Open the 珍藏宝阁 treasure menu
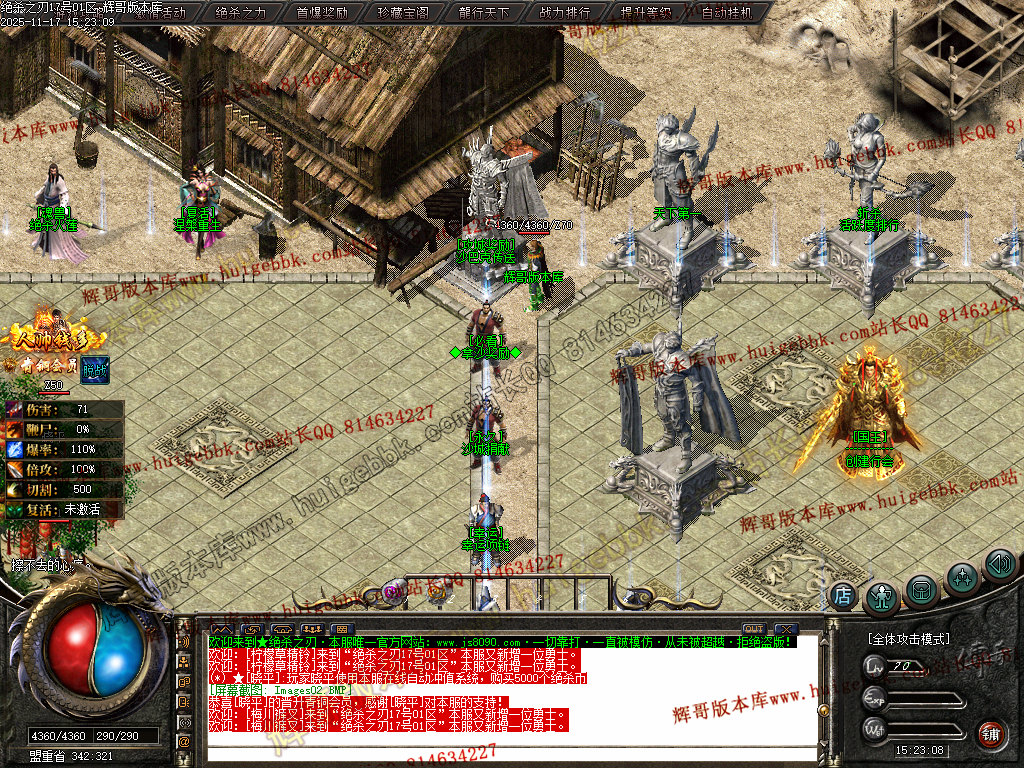Screen dimensions: 1024x768 pyautogui.click(x=403, y=13)
